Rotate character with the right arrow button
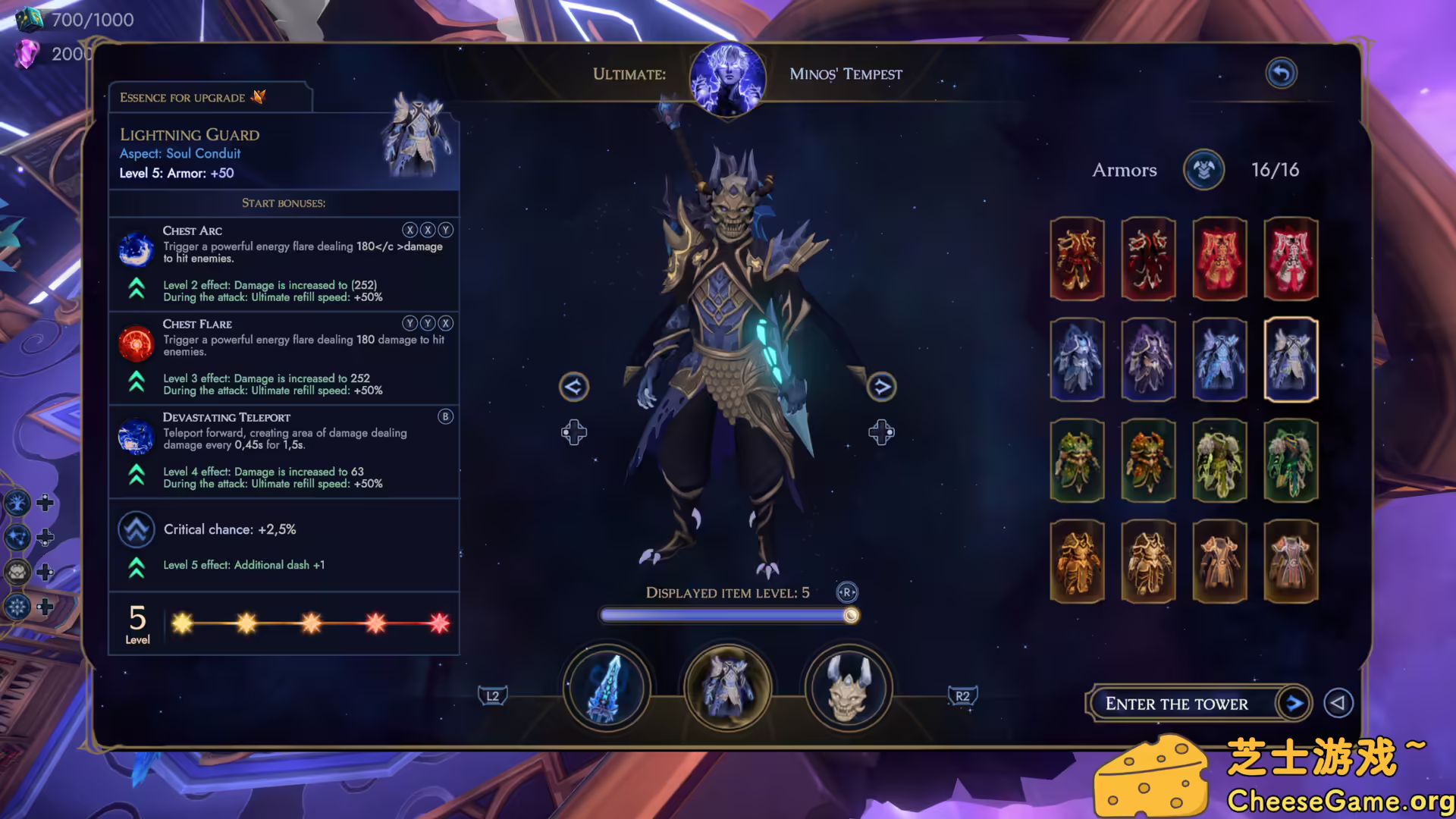Screen dimensions: 1456x819 pos(881,387)
